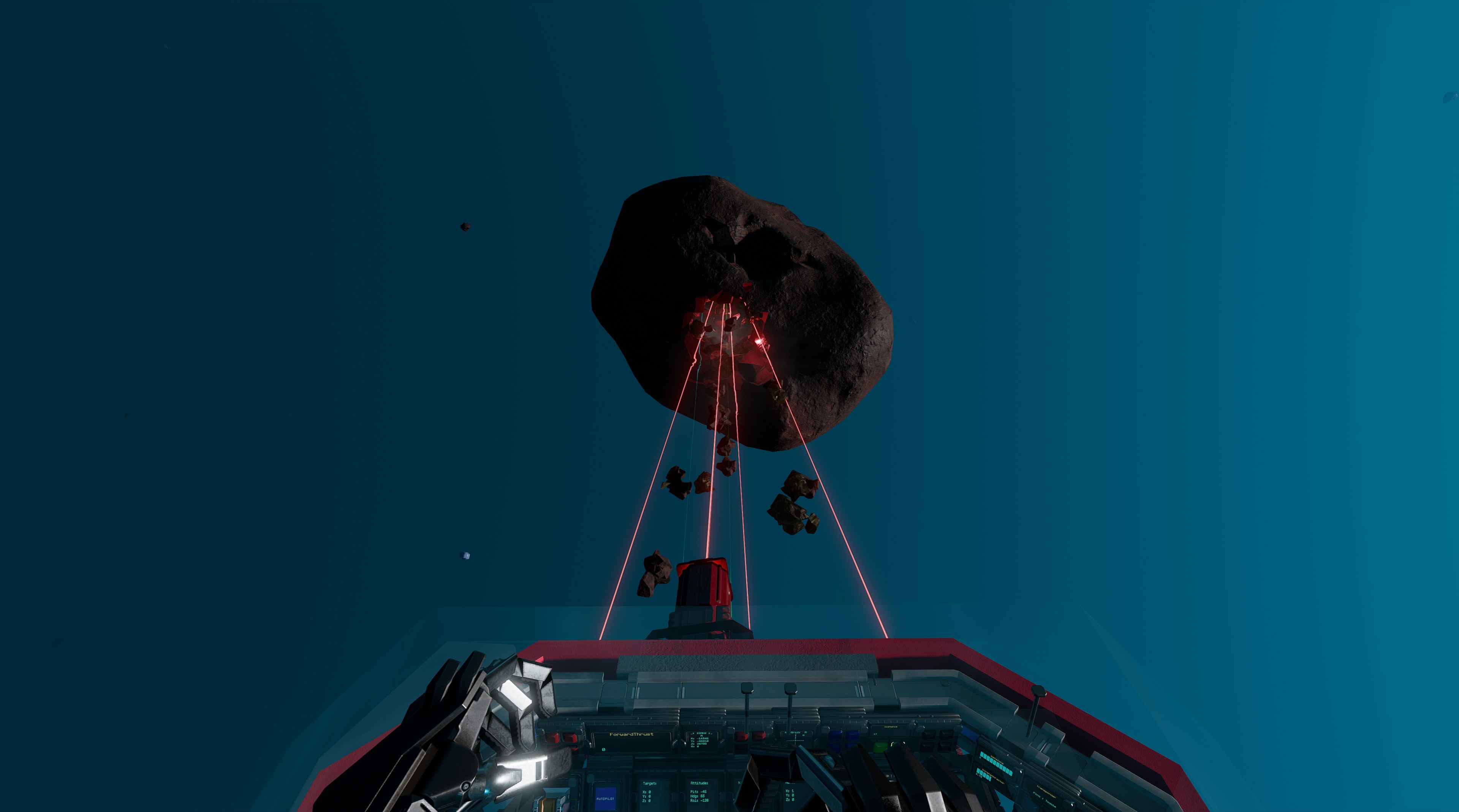1459x812 pixels.
Task: Engage the blue AUTOPILOT button
Action: click(605, 797)
